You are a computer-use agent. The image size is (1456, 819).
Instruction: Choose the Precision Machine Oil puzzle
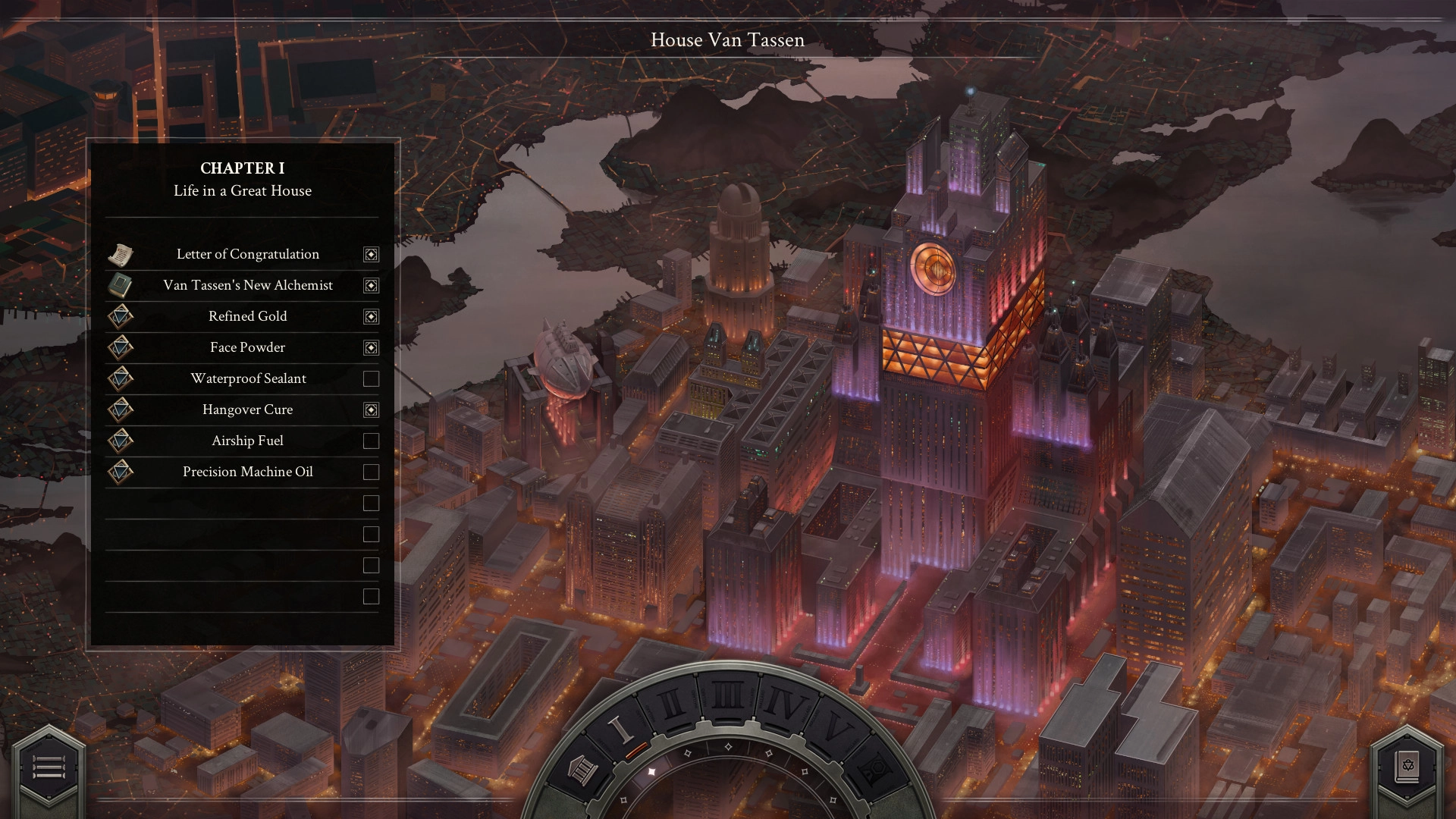click(x=247, y=472)
